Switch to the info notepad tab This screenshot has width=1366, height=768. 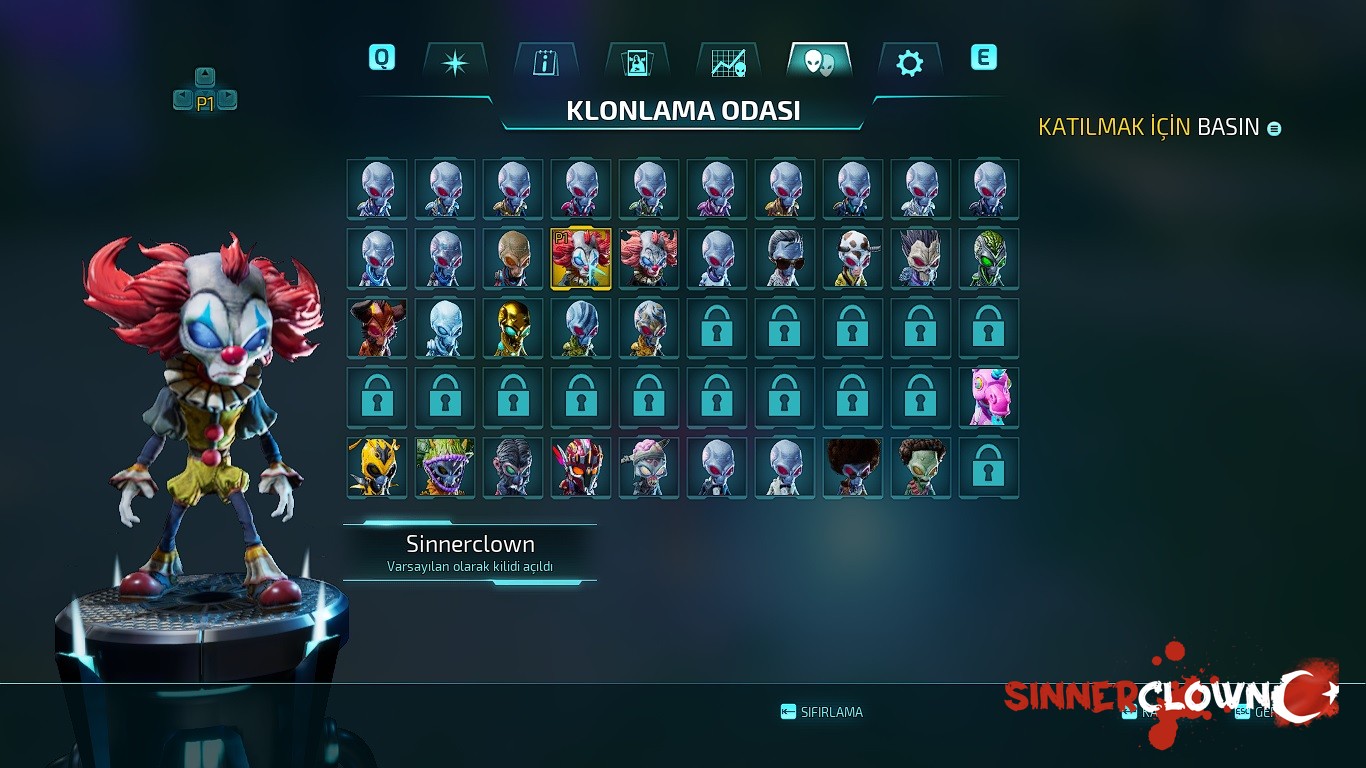coord(546,63)
